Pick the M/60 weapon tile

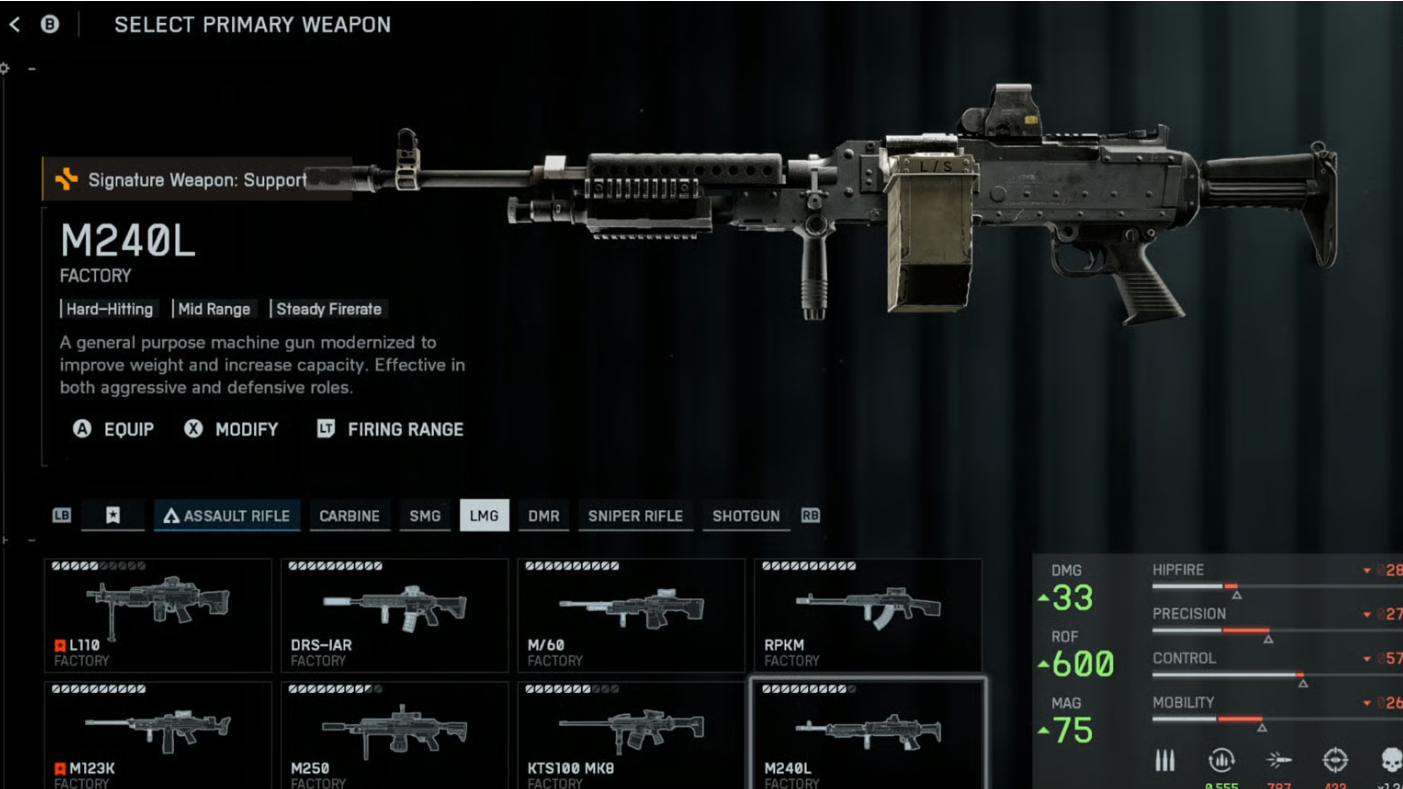click(631, 615)
